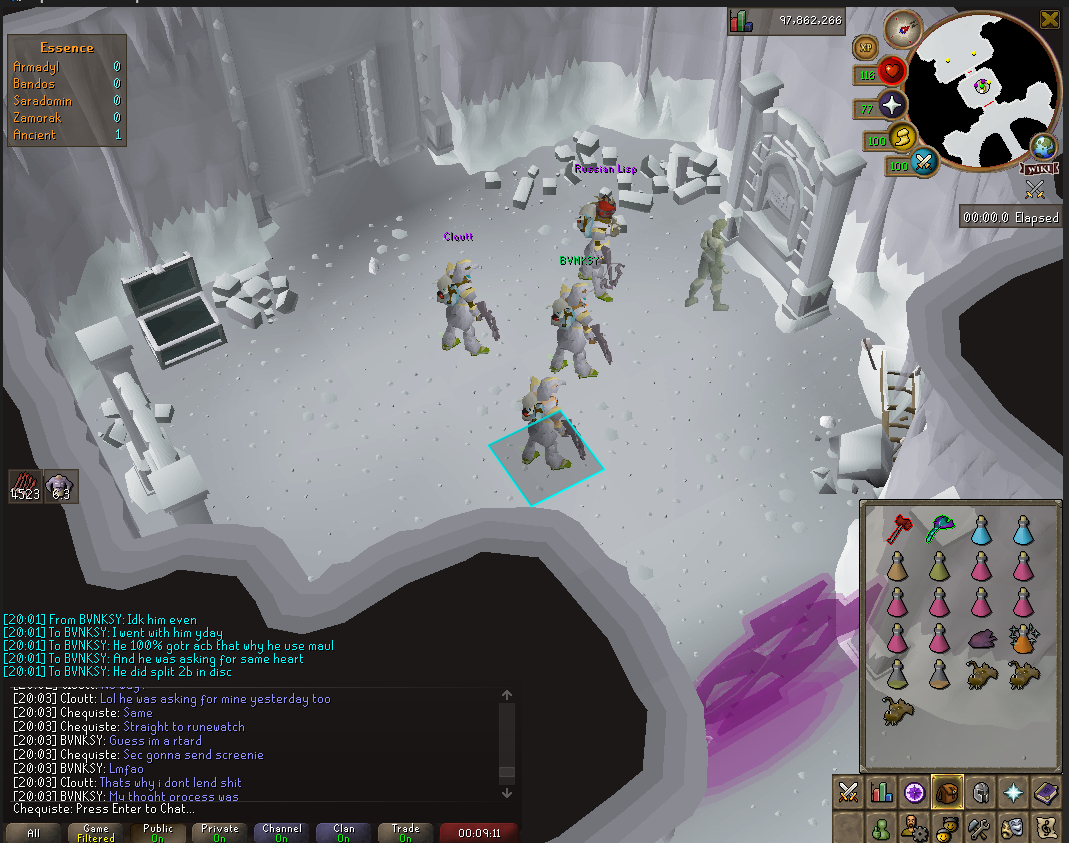
Task: Click the purple-green blowpipe inventory item
Action: click(938, 529)
